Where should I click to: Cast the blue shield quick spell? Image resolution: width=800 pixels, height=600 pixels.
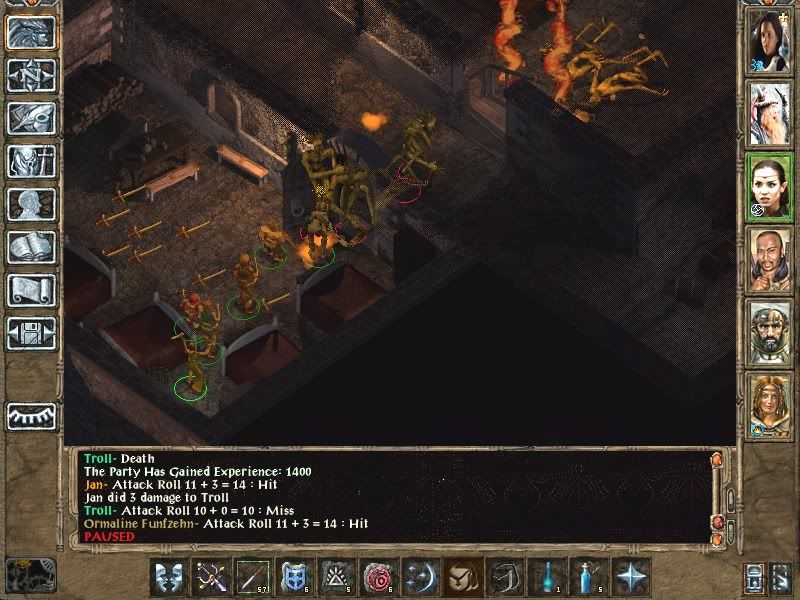pyautogui.click(x=295, y=577)
